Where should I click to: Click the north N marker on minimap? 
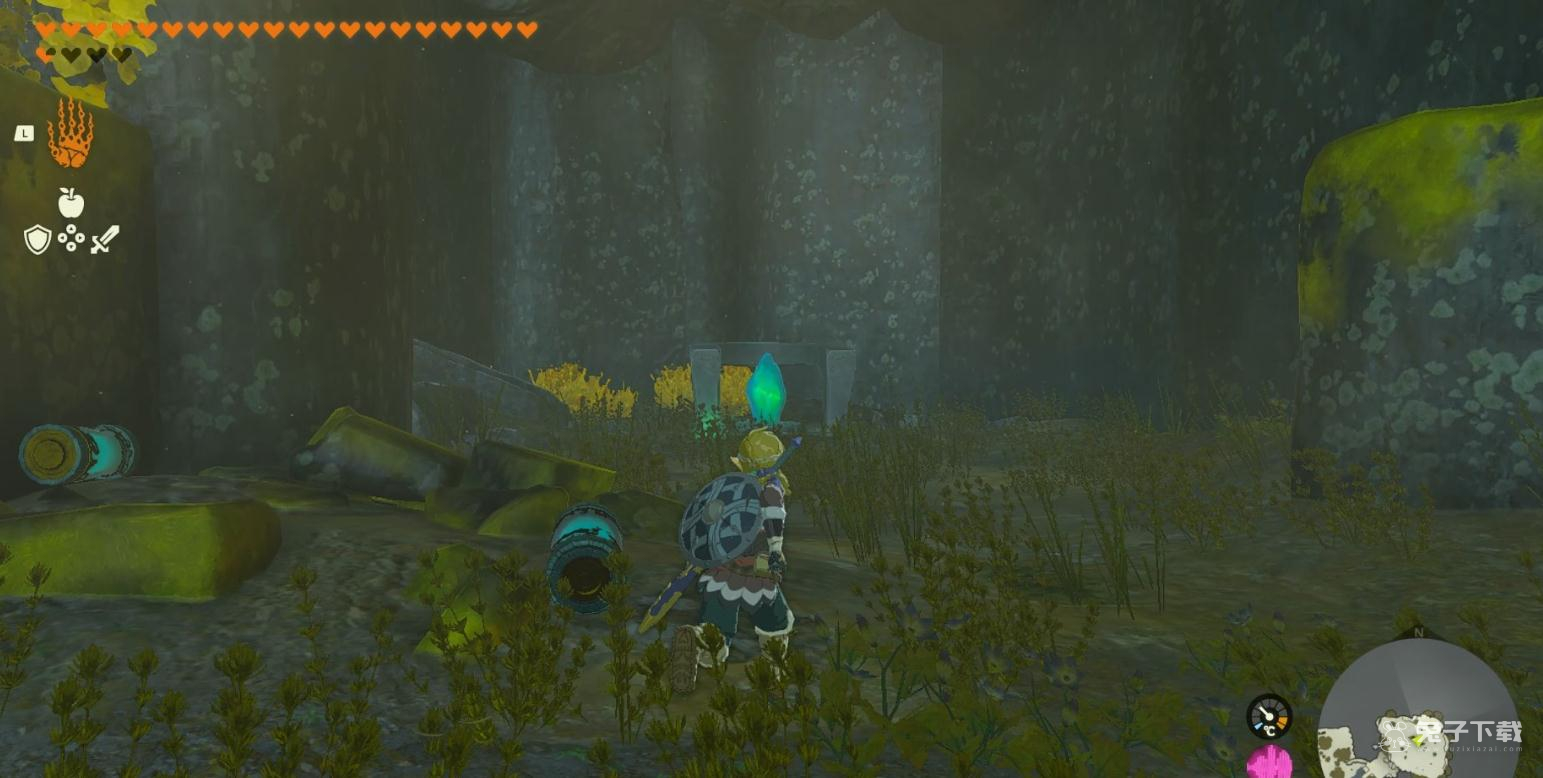coord(1417,632)
